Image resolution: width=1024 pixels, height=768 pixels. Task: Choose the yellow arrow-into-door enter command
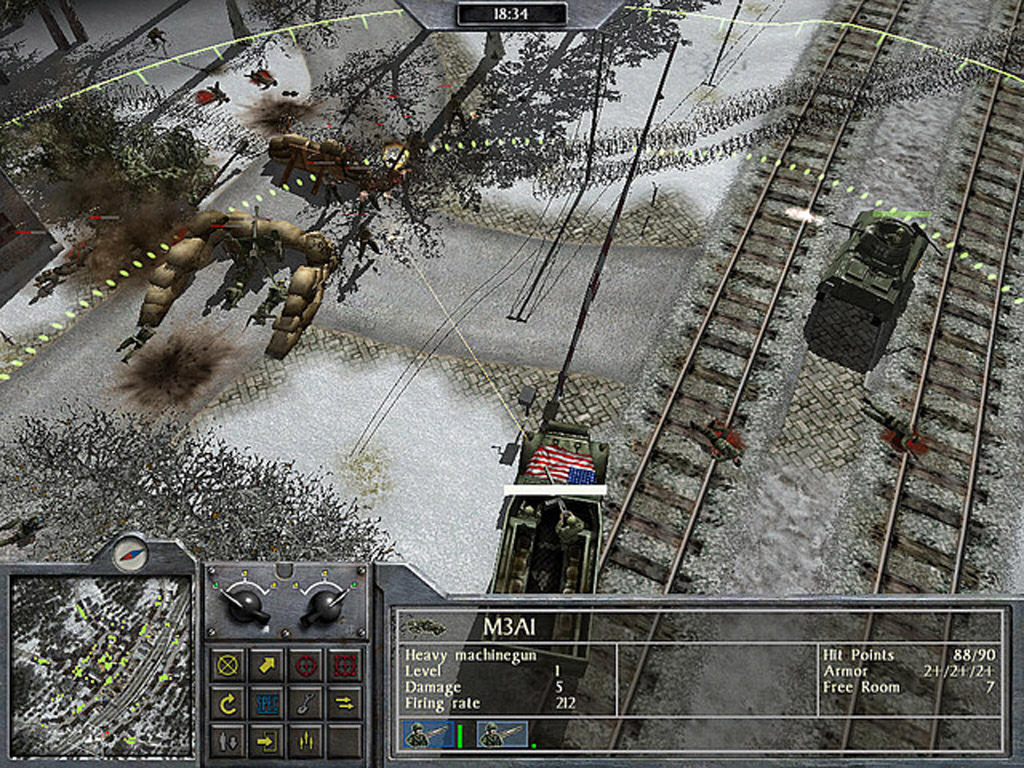[x=267, y=741]
